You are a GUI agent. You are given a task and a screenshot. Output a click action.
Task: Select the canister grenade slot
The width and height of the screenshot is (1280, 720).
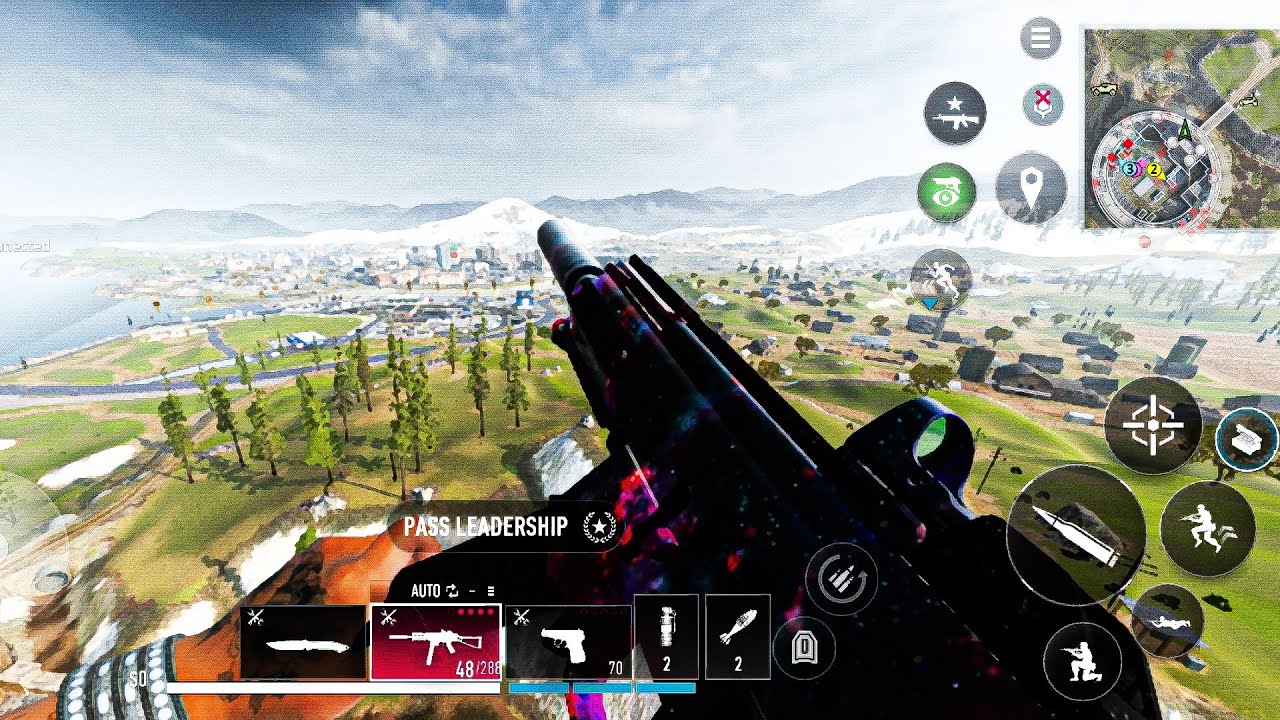click(666, 634)
